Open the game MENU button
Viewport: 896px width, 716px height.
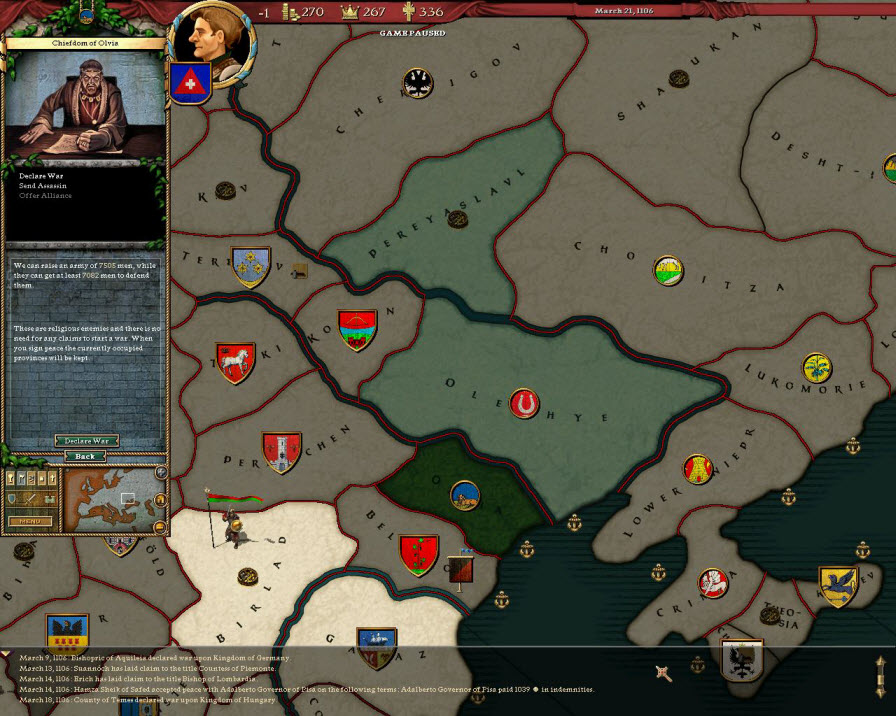(29, 521)
